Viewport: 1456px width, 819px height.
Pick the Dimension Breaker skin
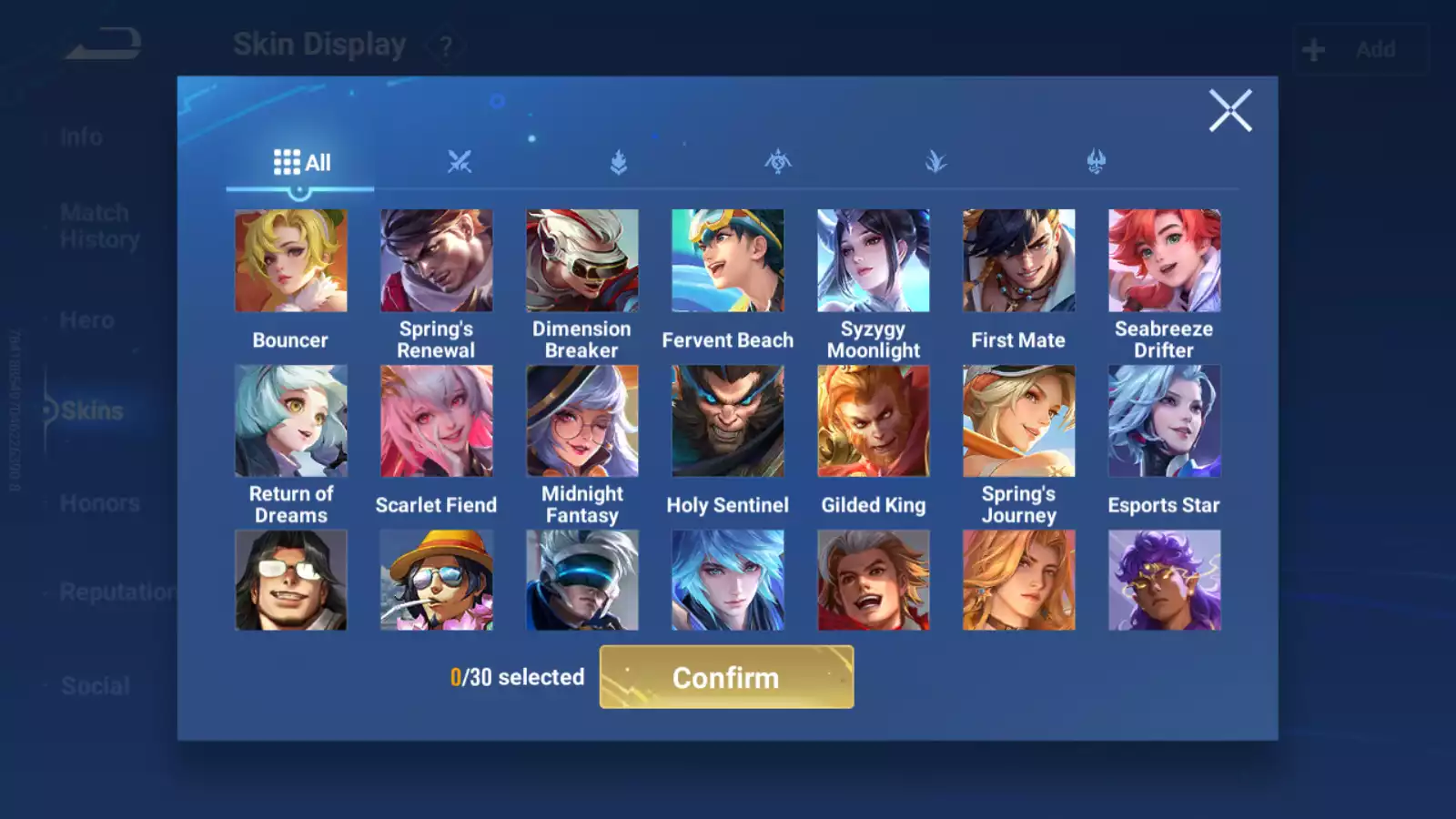click(581, 261)
